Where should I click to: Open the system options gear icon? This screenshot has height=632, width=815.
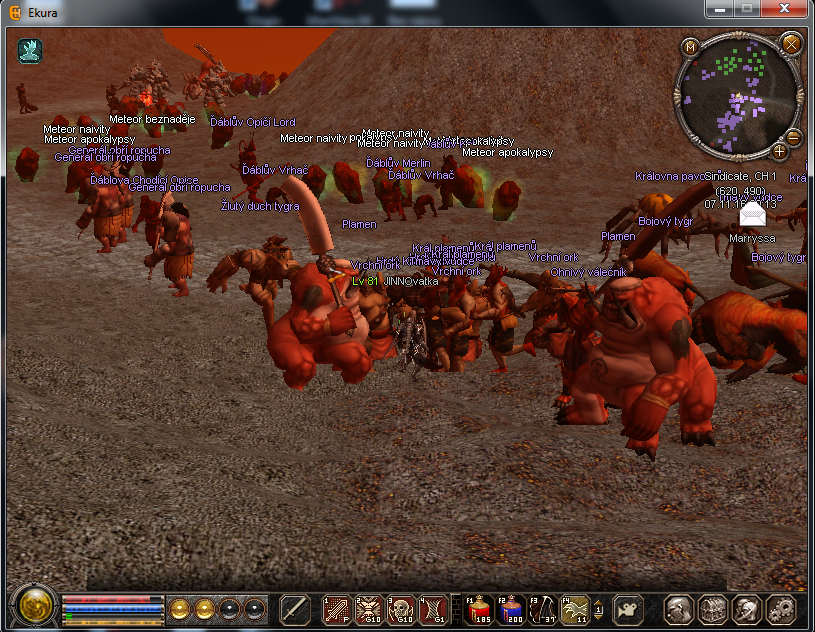point(780,608)
